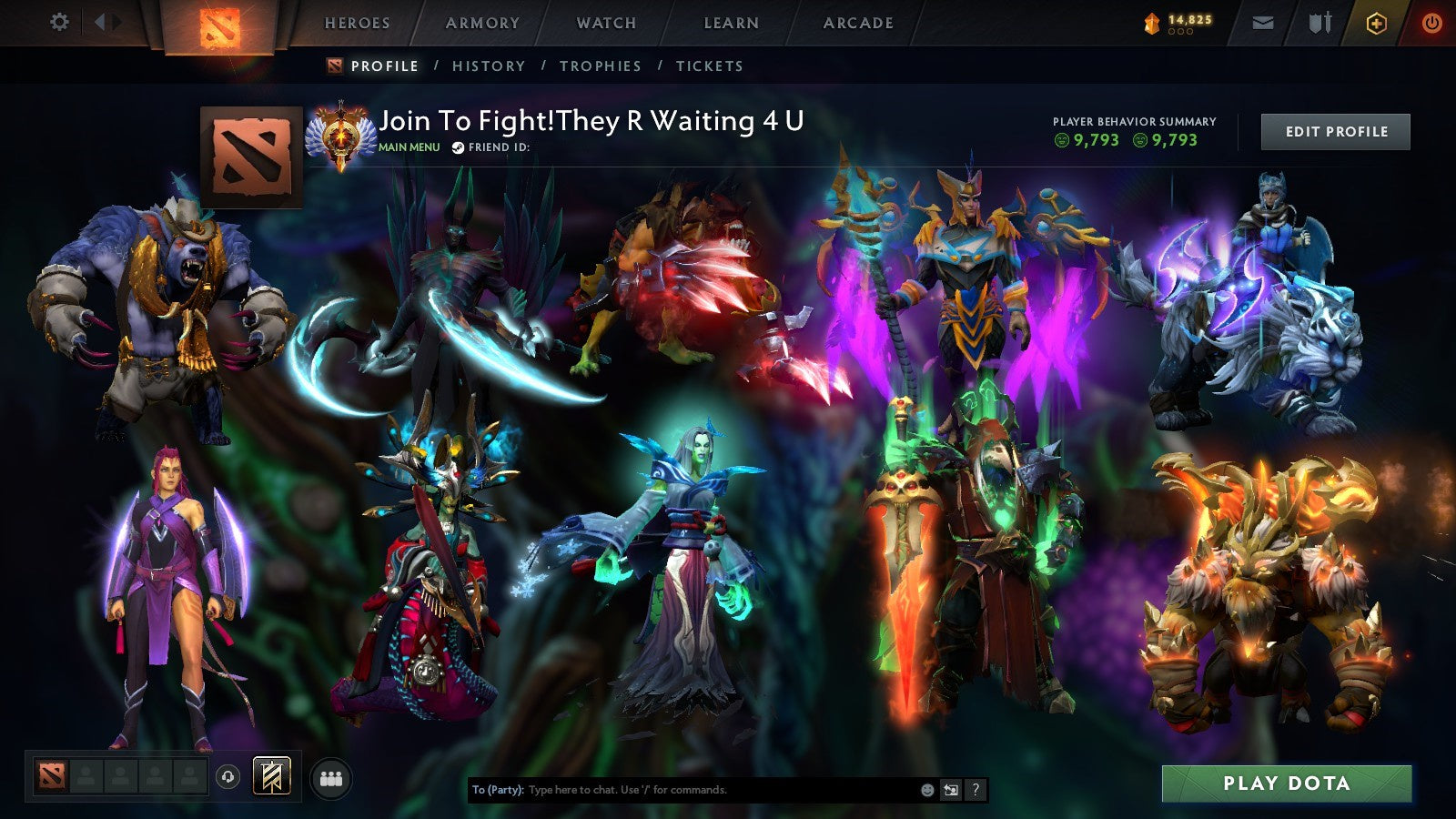Open mail notifications envelope icon
The width and height of the screenshot is (1456, 819).
coord(1261,22)
